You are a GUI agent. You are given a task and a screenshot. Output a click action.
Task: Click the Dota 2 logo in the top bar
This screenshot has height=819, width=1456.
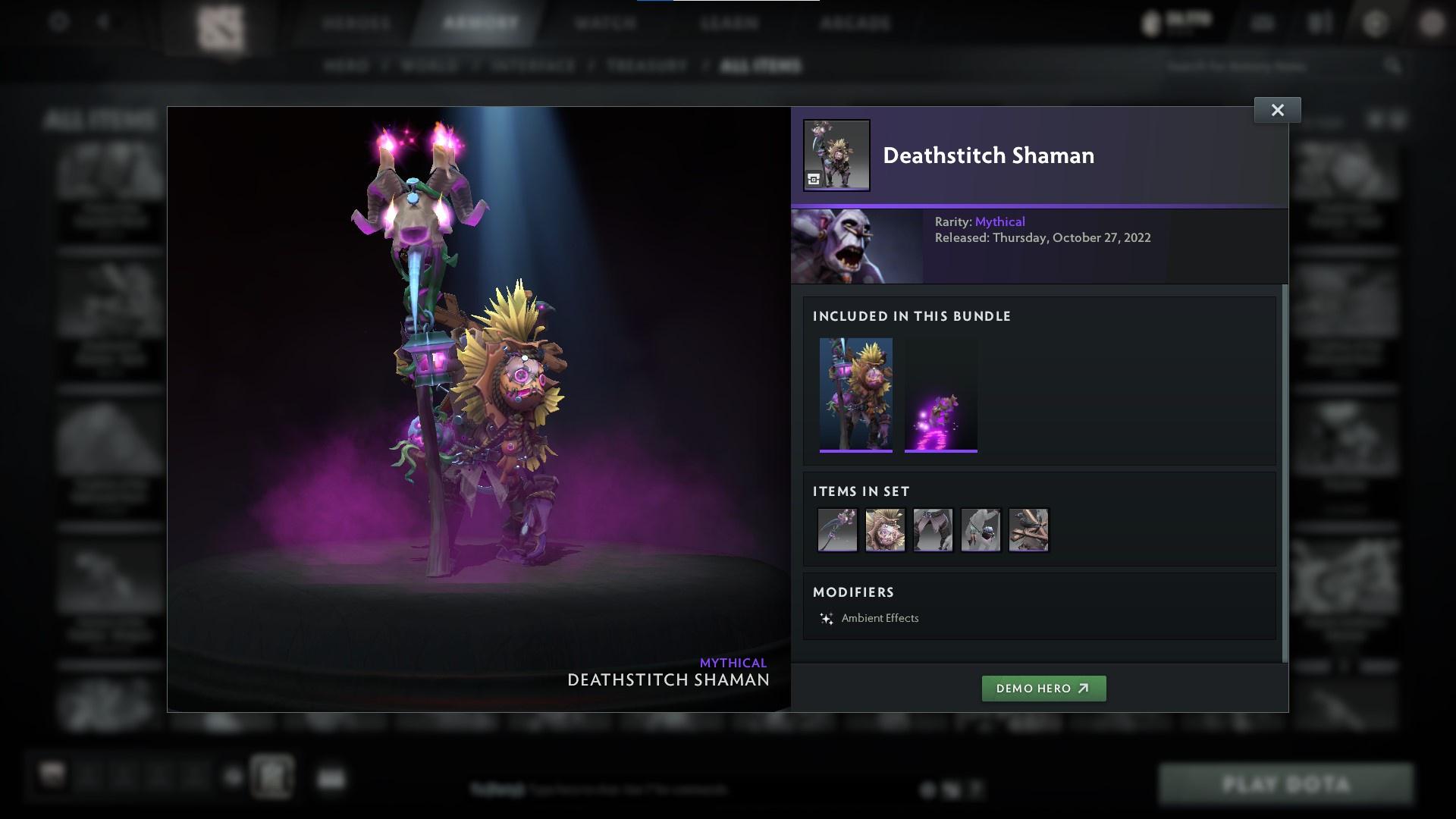tap(220, 23)
